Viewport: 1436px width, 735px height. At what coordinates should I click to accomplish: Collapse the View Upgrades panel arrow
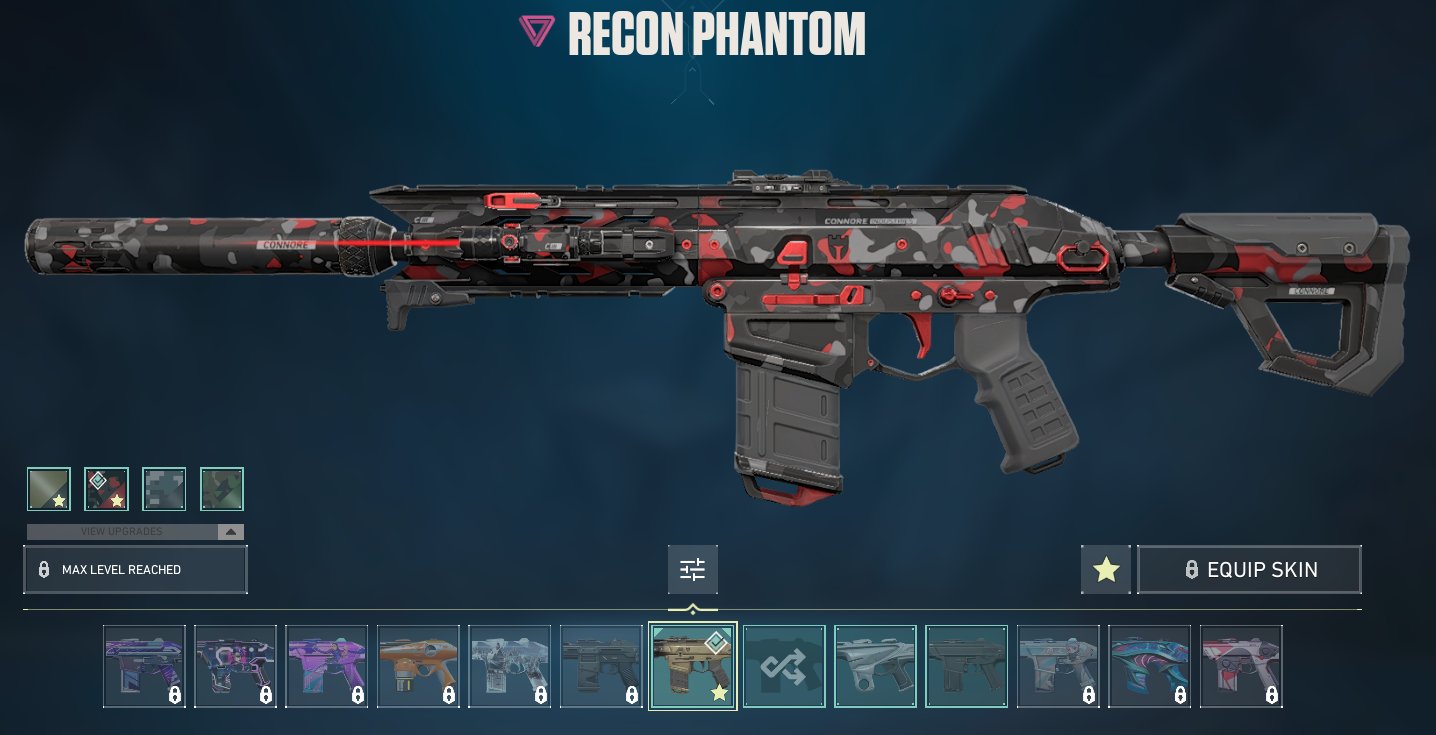(x=232, y=531)
